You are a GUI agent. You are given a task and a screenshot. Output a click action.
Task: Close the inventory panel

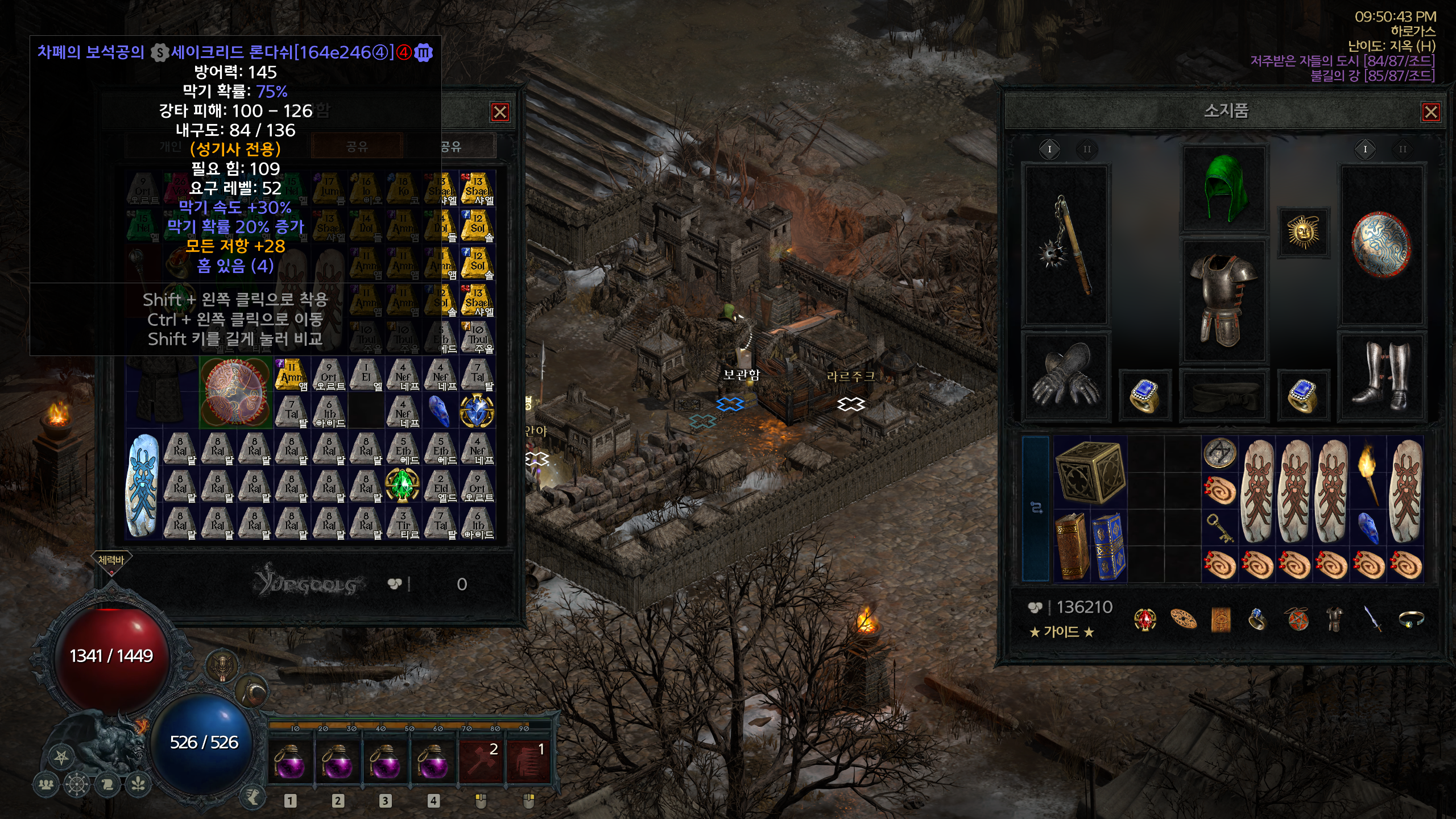click(x=1431, y=112)
